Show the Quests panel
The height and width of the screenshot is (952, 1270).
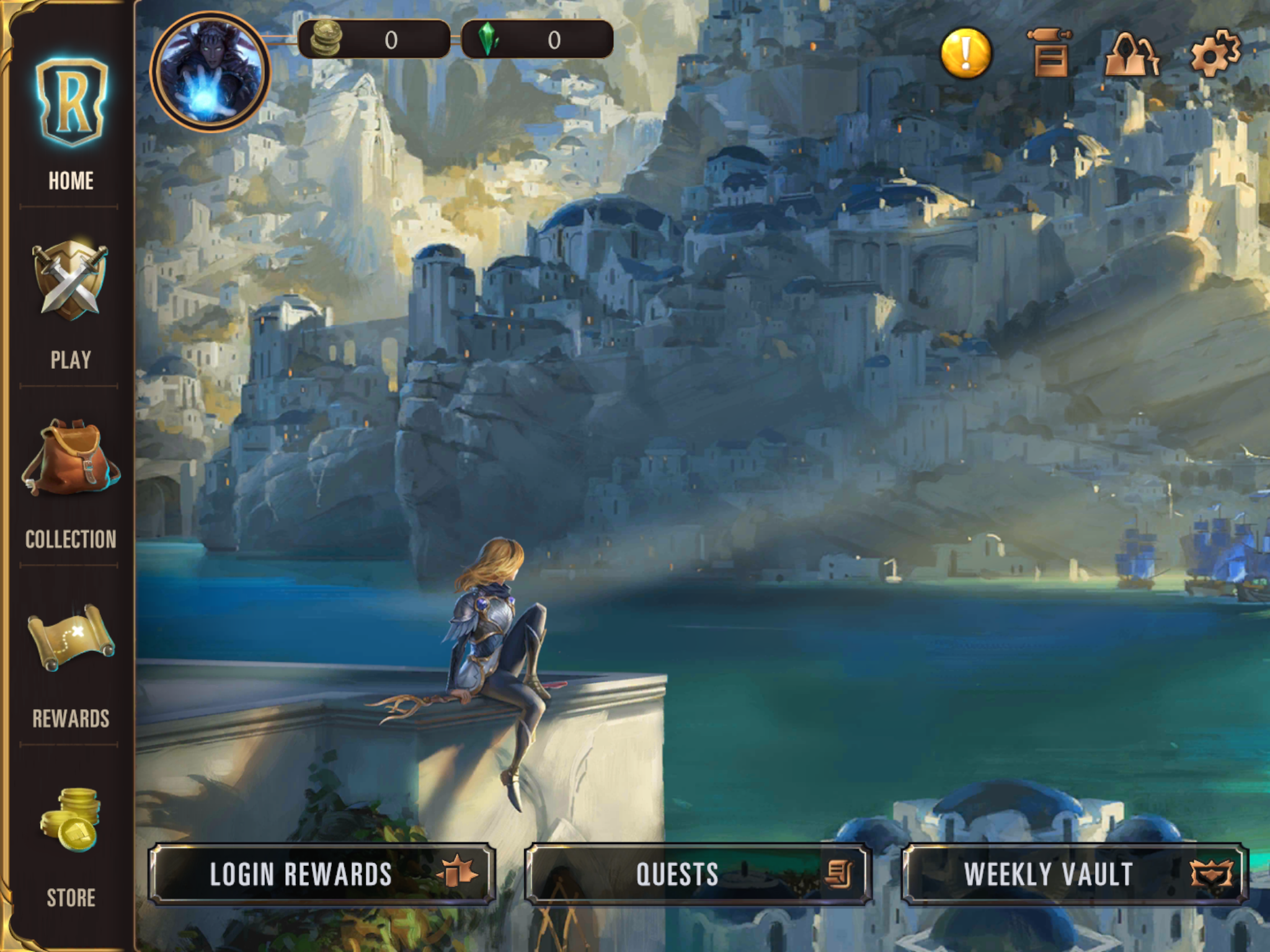click(x=698, y=874)
